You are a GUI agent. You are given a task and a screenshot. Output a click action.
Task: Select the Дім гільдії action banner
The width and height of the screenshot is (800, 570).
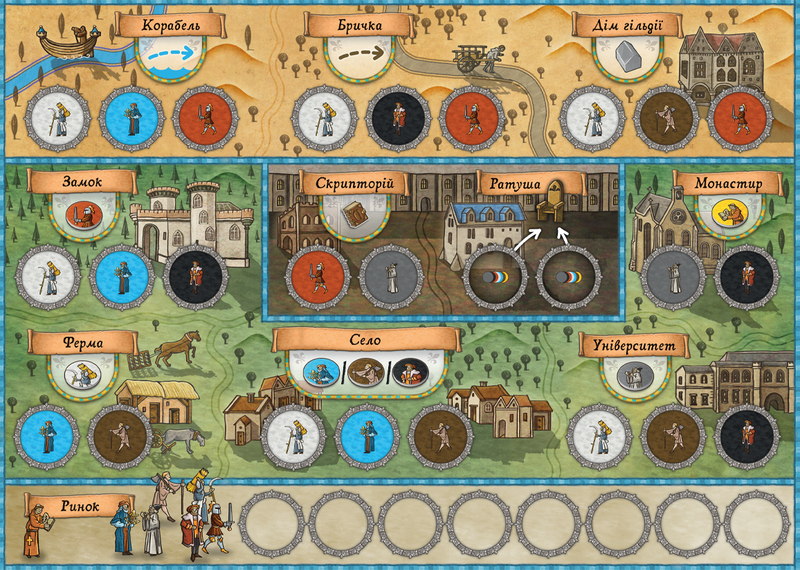(628, 26)
